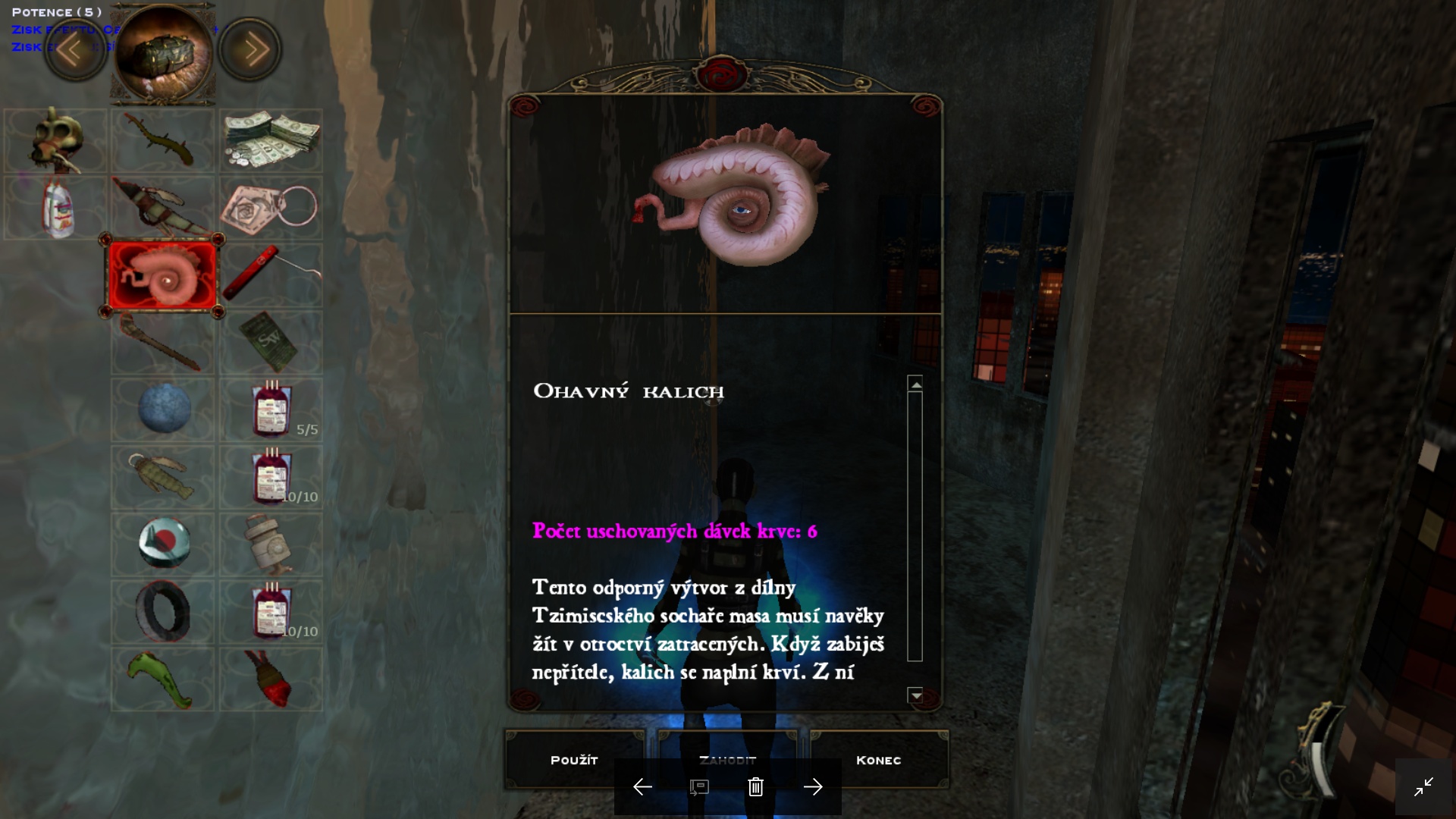The height and width of the screenshot is (819, 1456).
Task: Select the lizard specimen item
Action: tap(162, 140)
